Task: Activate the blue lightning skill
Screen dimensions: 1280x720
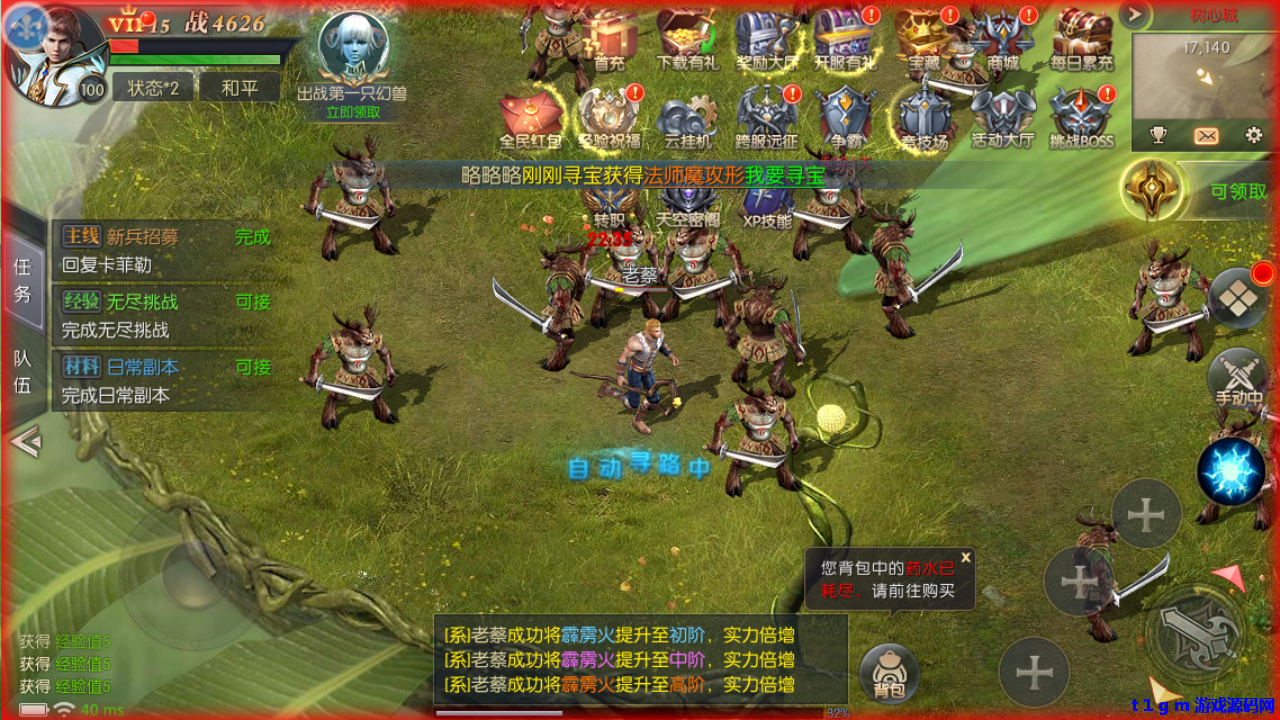Action: pos(1231,471)
